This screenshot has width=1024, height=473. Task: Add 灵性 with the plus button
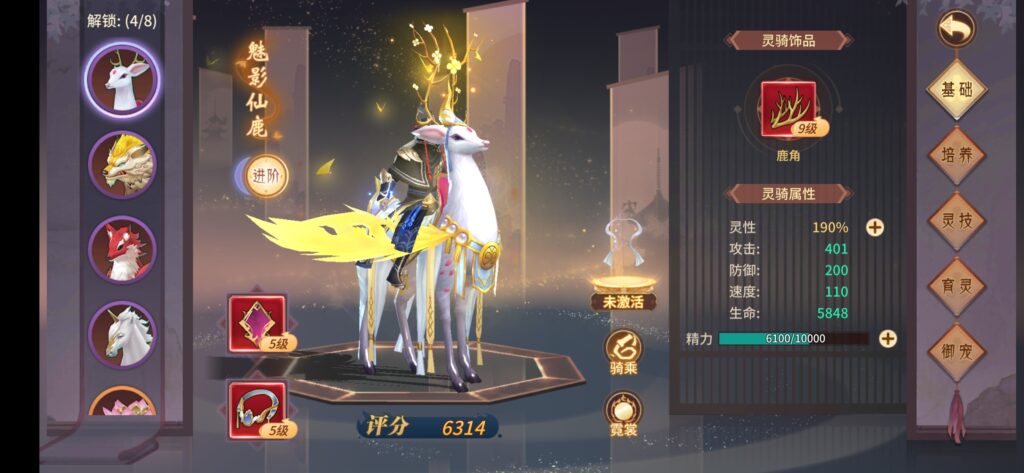click(874, 227)
